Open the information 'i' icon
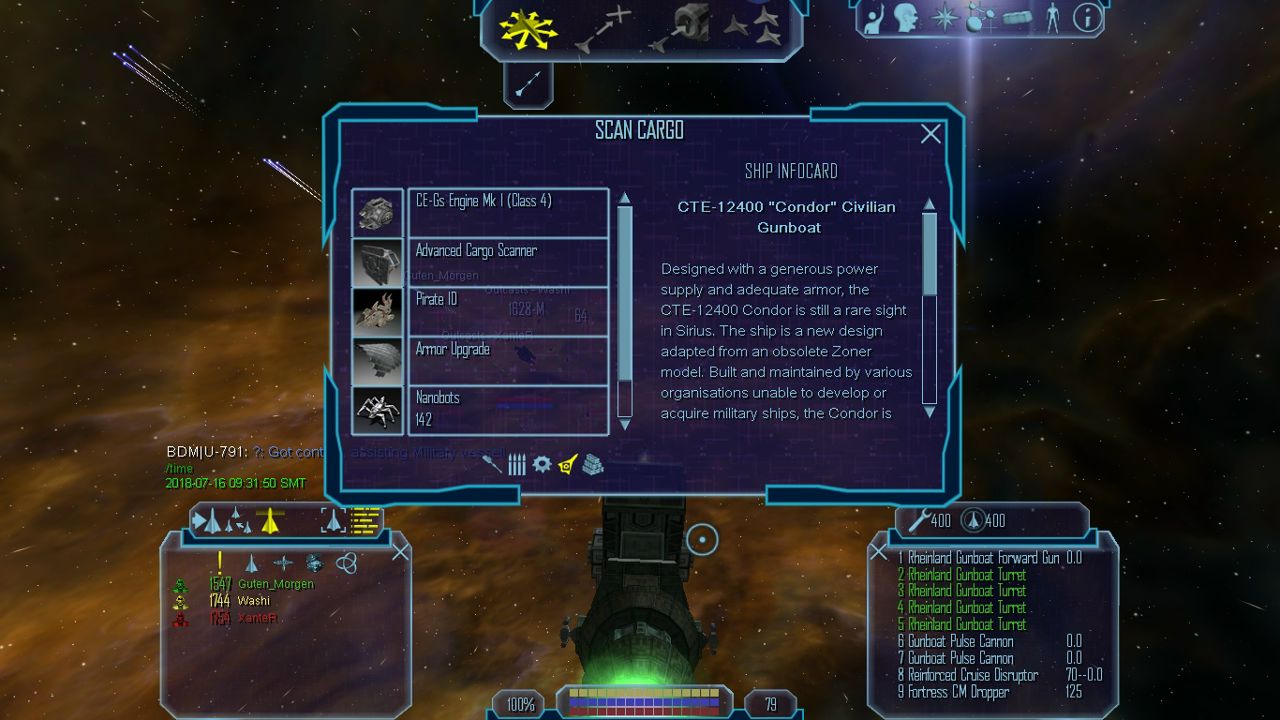Image resolution: width=1280 pixels, height=720 pixels. coord(1087,17)
